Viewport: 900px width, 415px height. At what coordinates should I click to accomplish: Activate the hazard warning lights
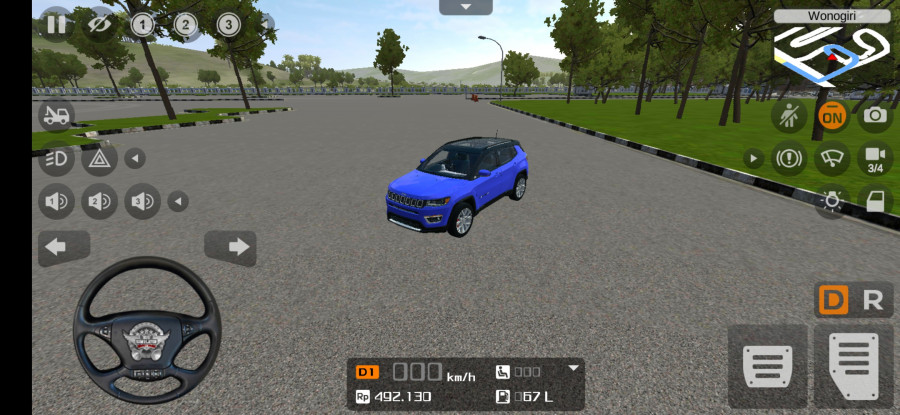99,158
